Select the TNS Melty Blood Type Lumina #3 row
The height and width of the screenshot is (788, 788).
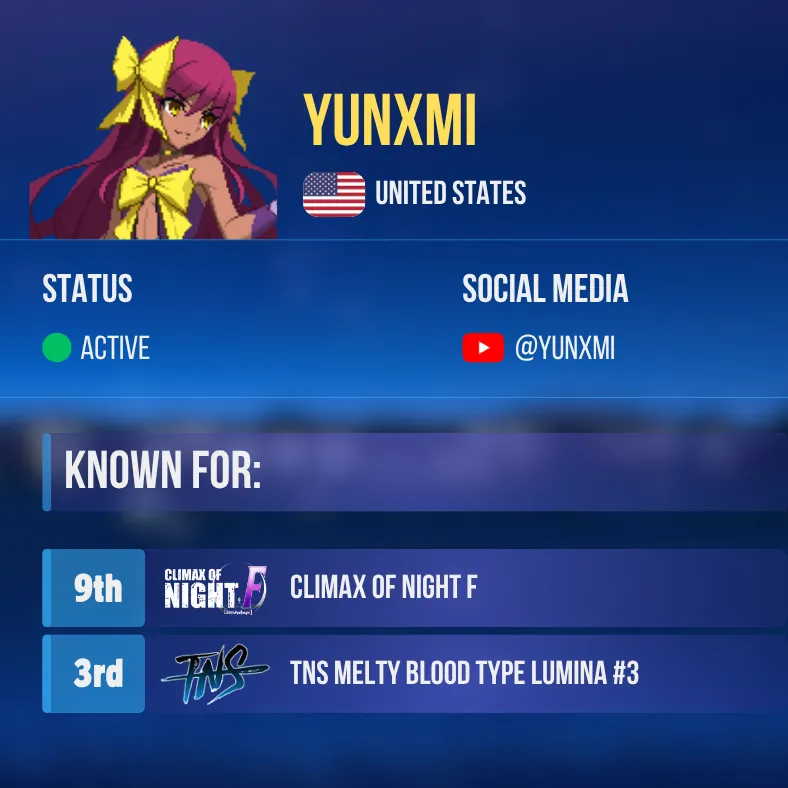tap(464, 674)
